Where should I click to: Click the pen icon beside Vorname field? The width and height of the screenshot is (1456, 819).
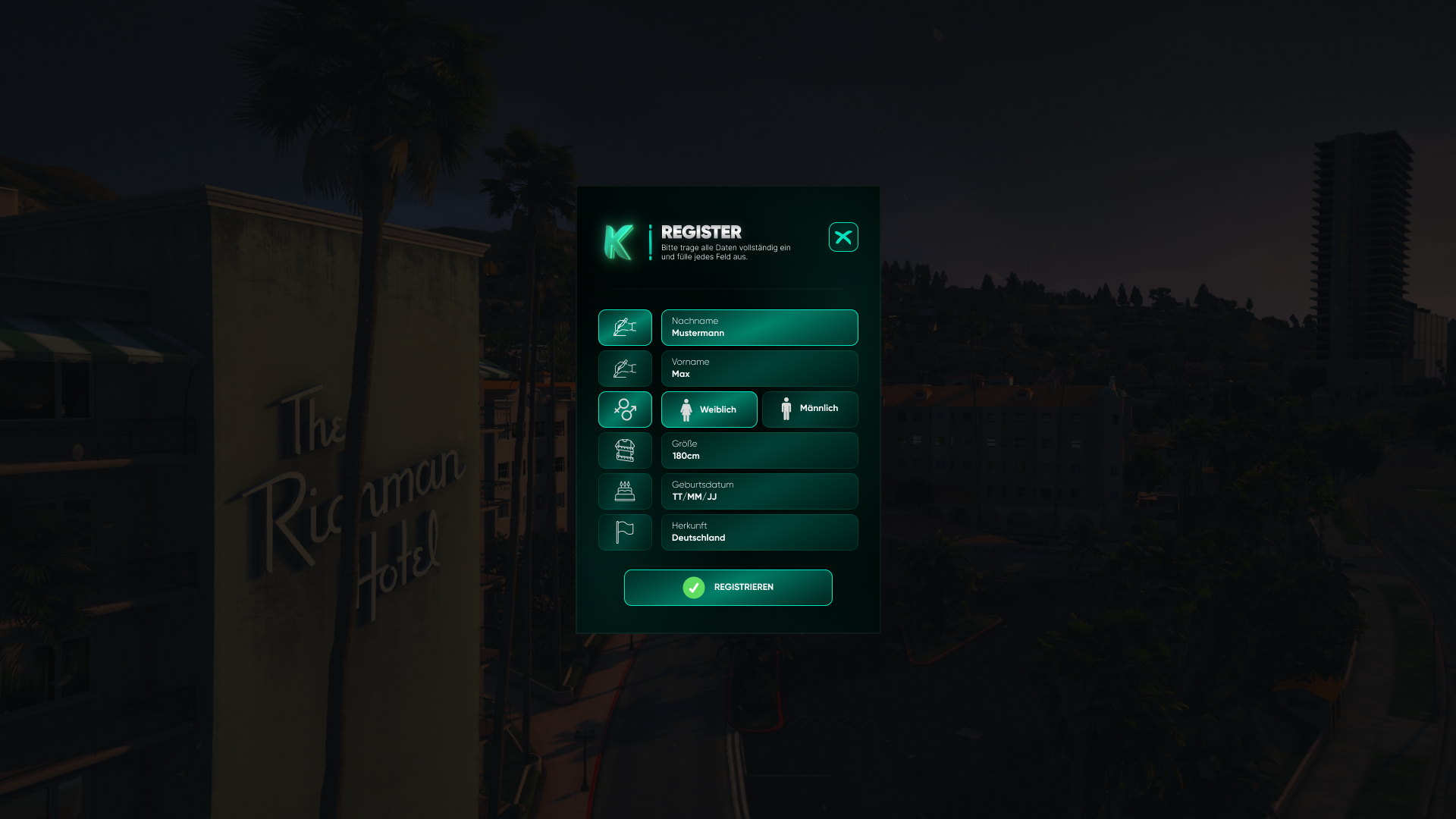click(x=625, y=369)
